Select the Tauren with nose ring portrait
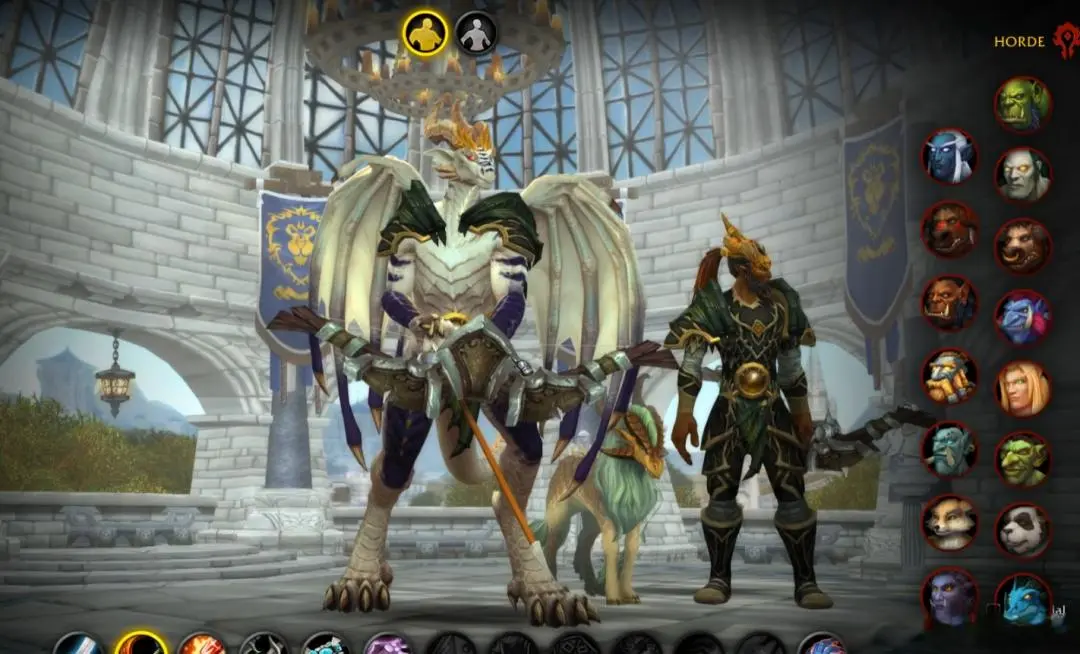This screenshot has height=654, width=1080. coord(1022,246)
